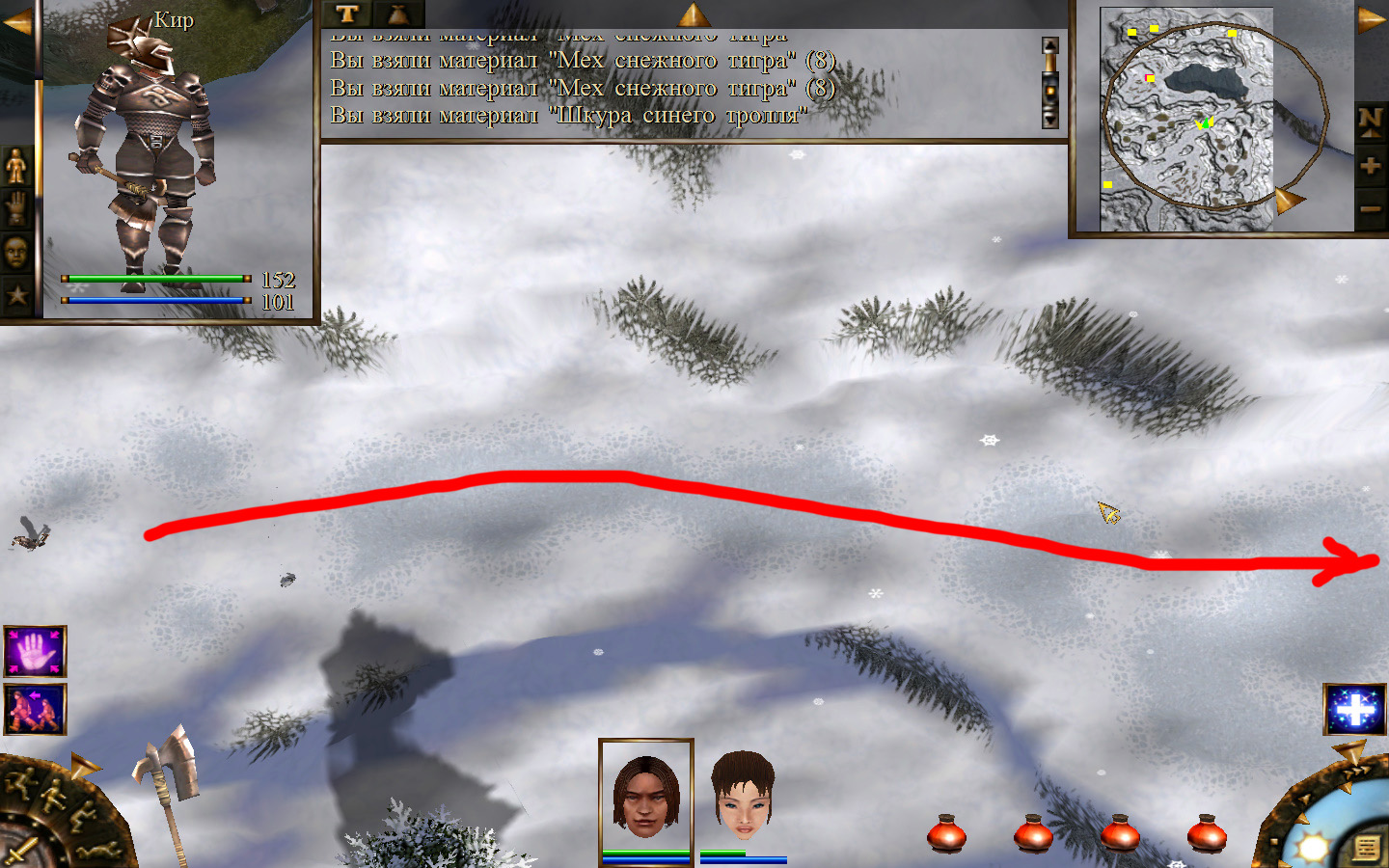The width and height of the screenshot is (1389, 868).
Task: Show the face icon view for Кир
Action: point(16,253)
